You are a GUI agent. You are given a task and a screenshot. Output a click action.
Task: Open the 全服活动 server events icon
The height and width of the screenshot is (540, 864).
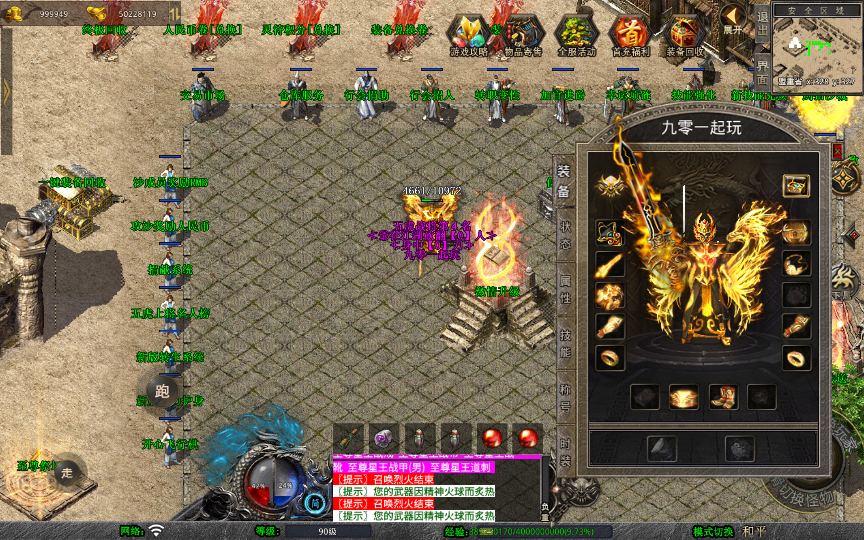pos(574,34)
